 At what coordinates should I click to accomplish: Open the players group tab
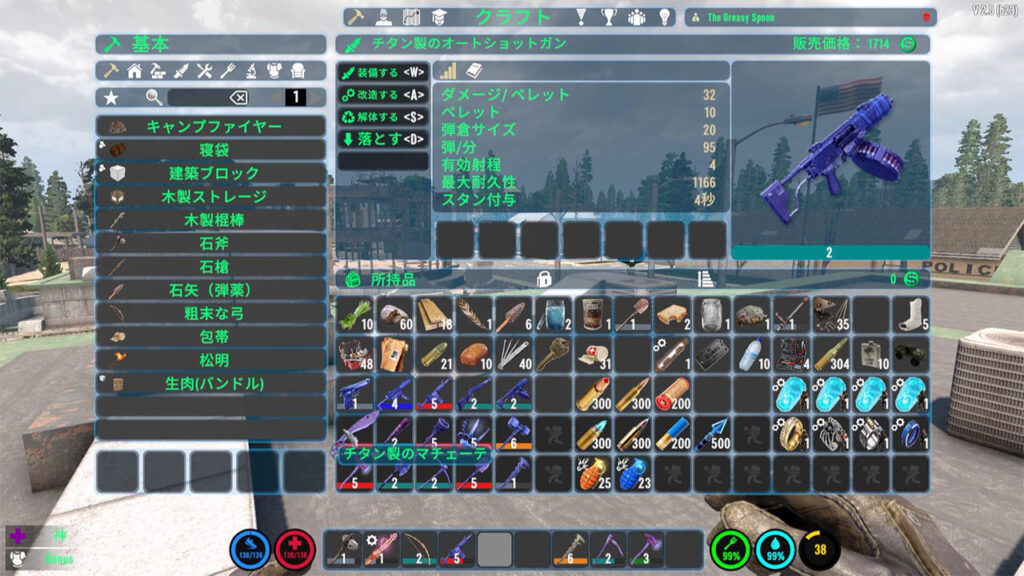click(635, 17)
